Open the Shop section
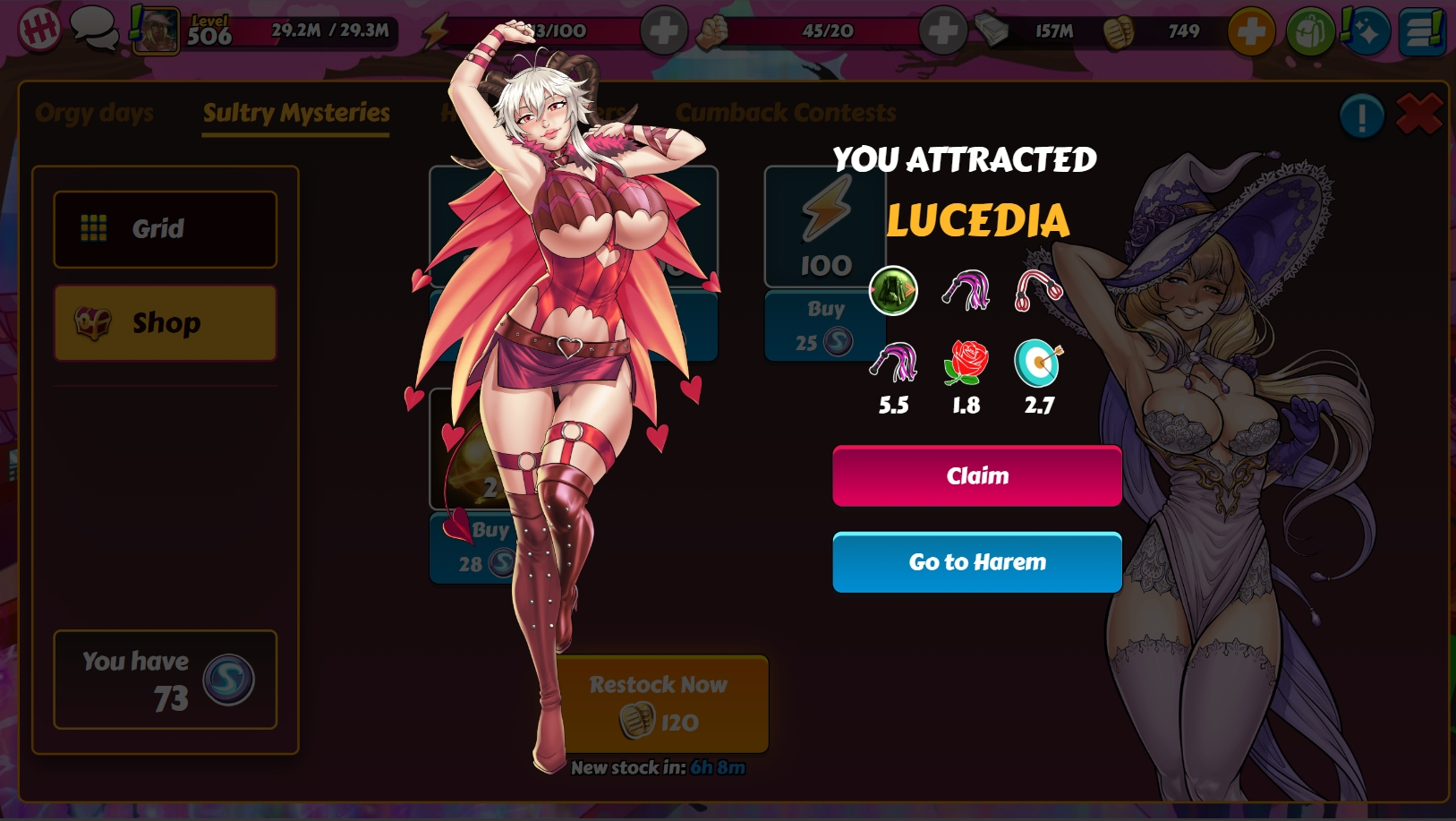 click(165, 322)
